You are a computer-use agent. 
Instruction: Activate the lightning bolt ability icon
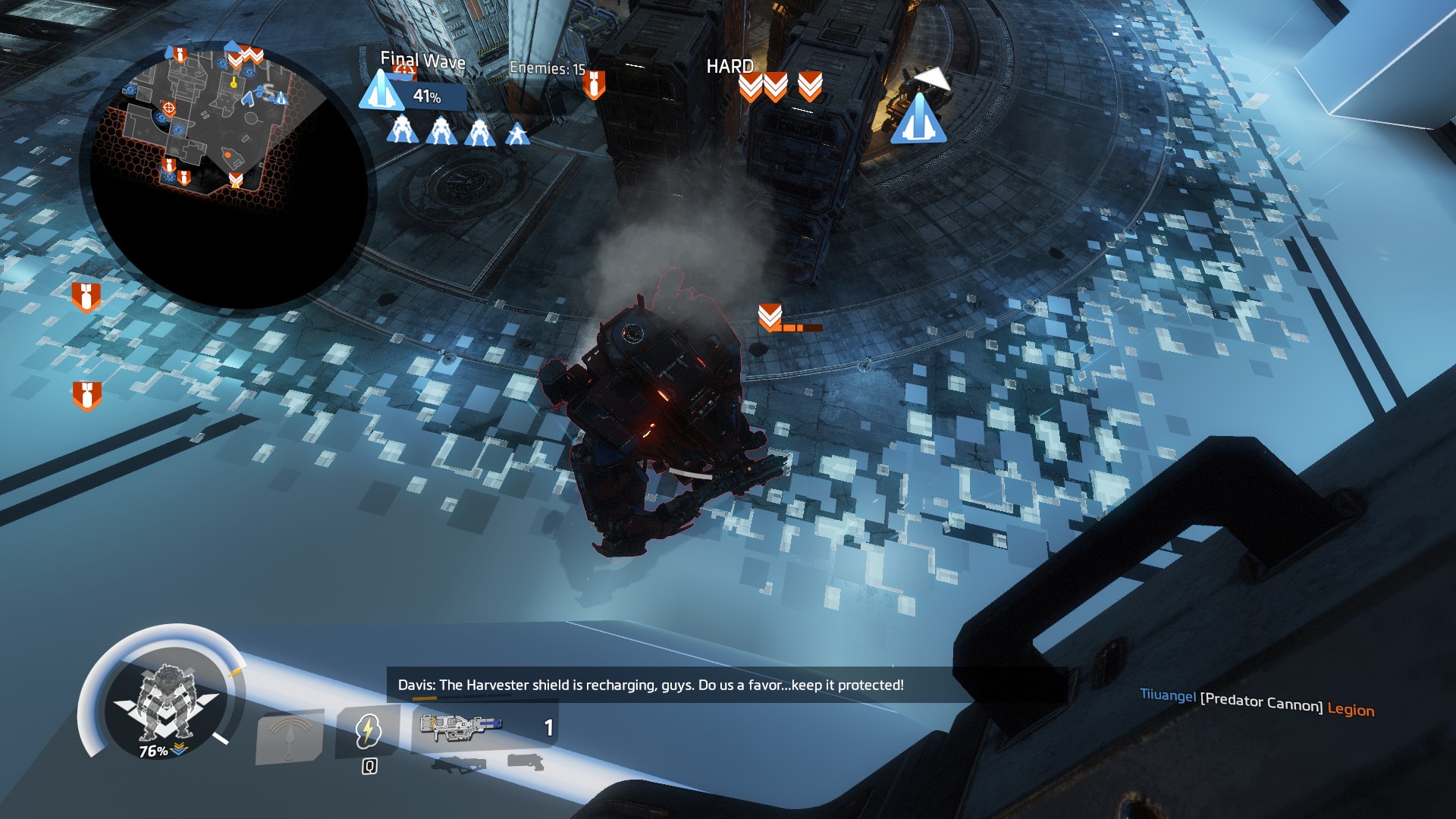[x=368, y=730]
